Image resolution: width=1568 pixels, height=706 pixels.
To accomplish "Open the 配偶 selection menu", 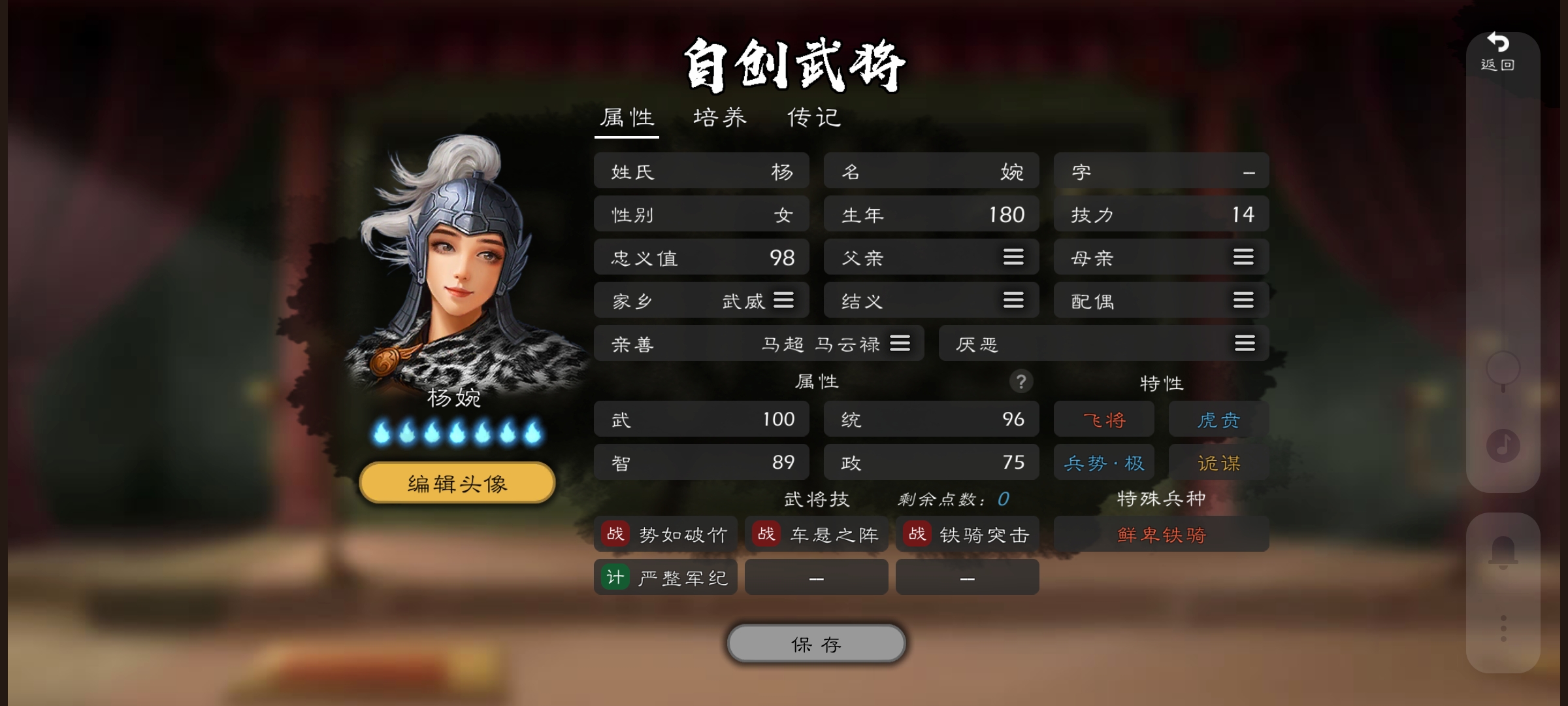I will click(1243, 300).
